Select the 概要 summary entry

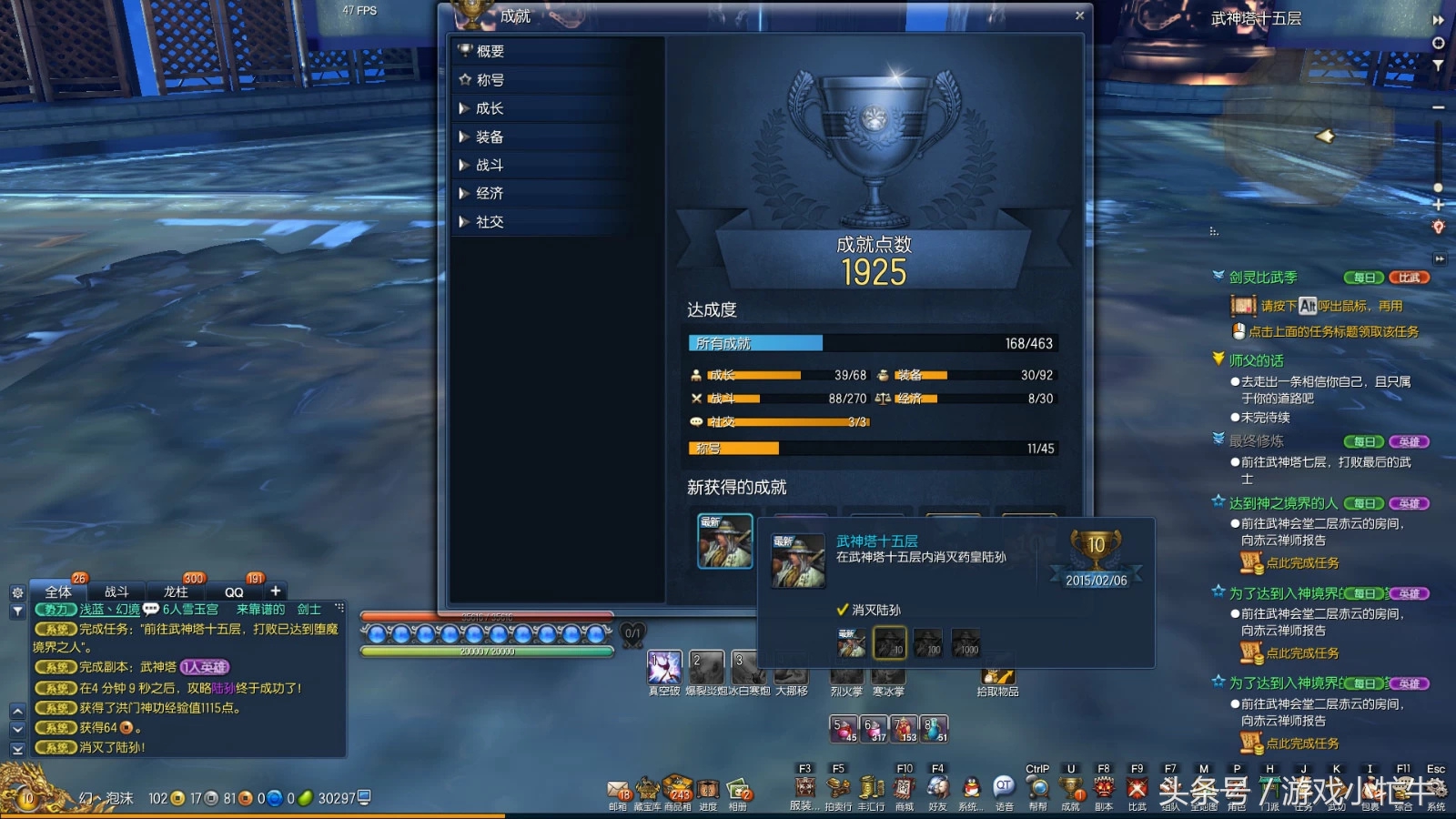click(490, 52)
